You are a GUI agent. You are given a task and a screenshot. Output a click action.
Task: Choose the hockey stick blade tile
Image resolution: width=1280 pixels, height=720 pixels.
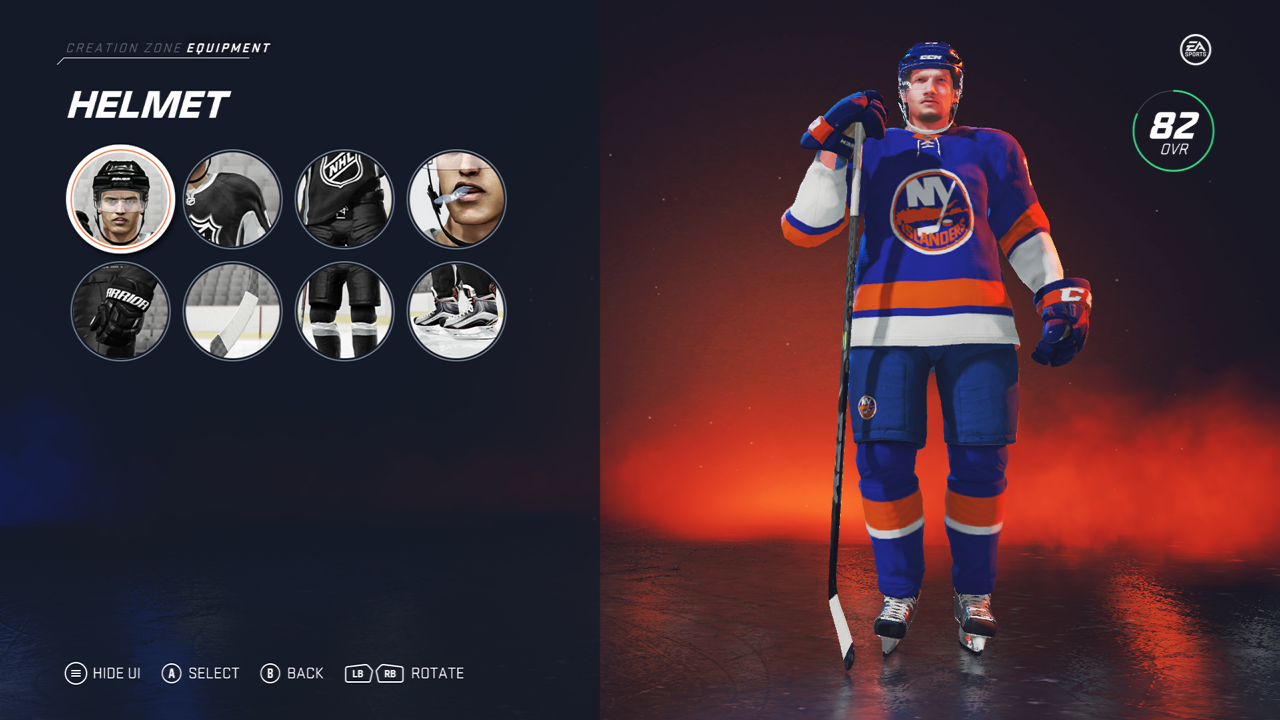[x=233, y=311]
